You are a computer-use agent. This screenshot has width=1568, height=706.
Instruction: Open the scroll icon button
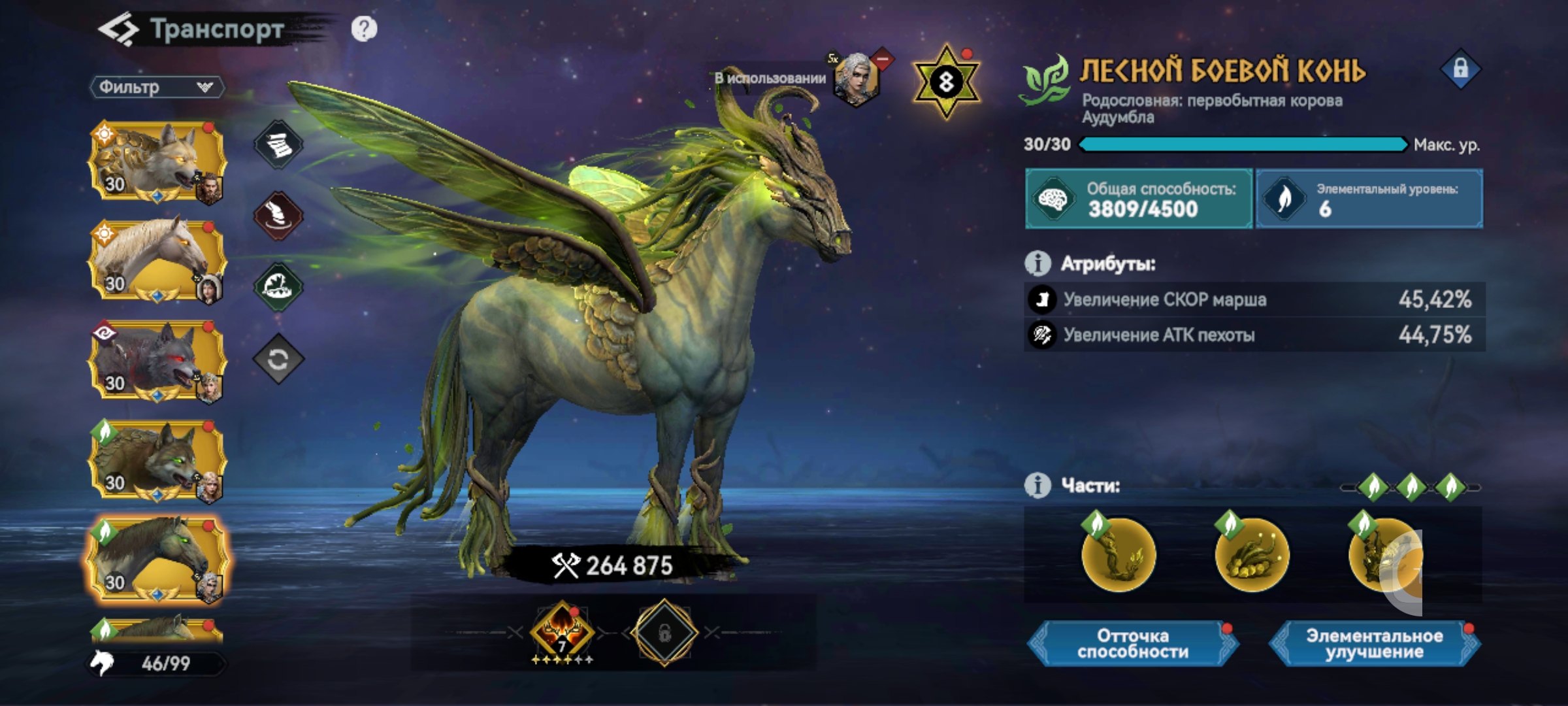(278, 144)
